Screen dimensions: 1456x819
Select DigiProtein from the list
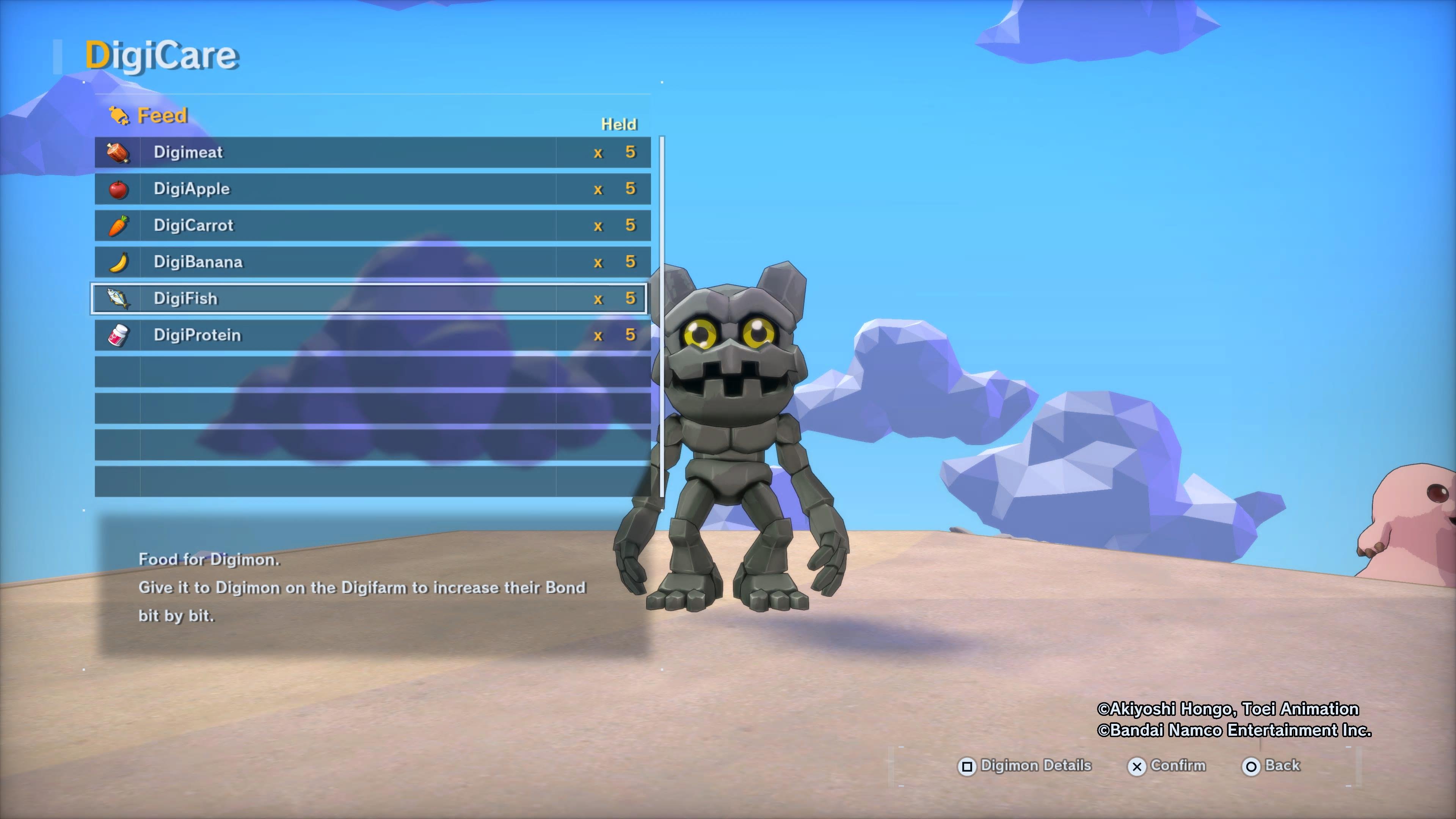coord(372,335)
